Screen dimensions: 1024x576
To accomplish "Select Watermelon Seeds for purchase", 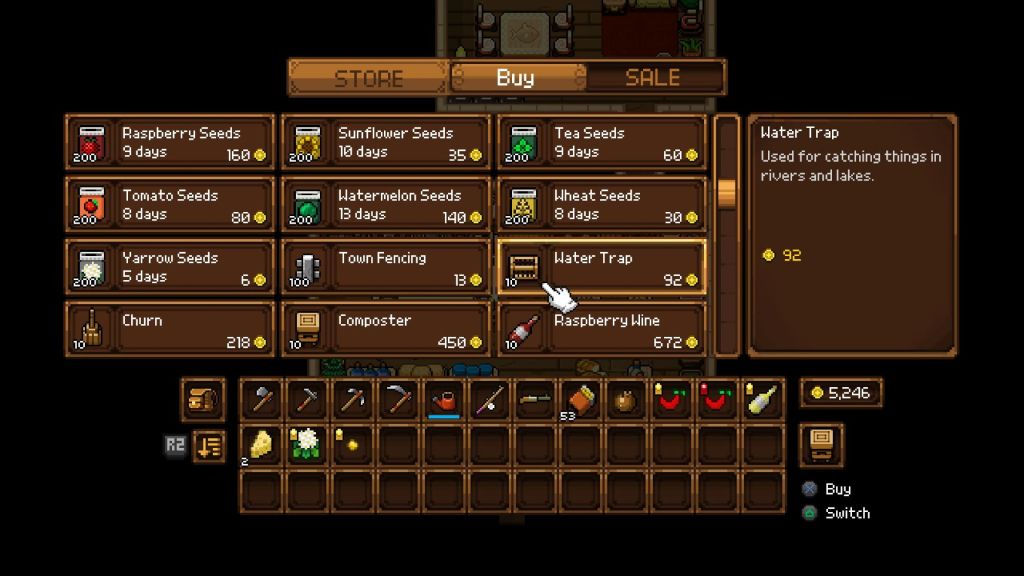I will click(386, 205).
